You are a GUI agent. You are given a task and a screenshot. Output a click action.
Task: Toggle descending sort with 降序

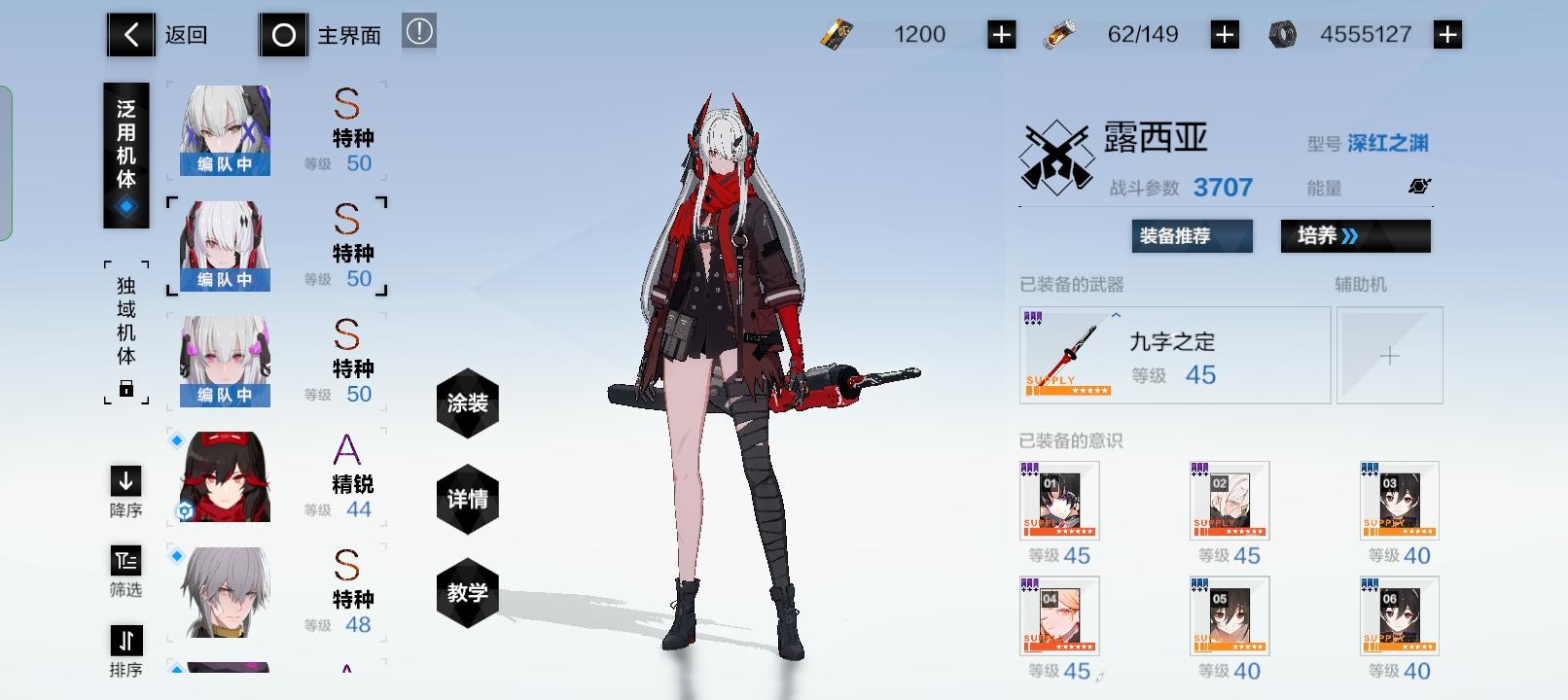[125, 491]
